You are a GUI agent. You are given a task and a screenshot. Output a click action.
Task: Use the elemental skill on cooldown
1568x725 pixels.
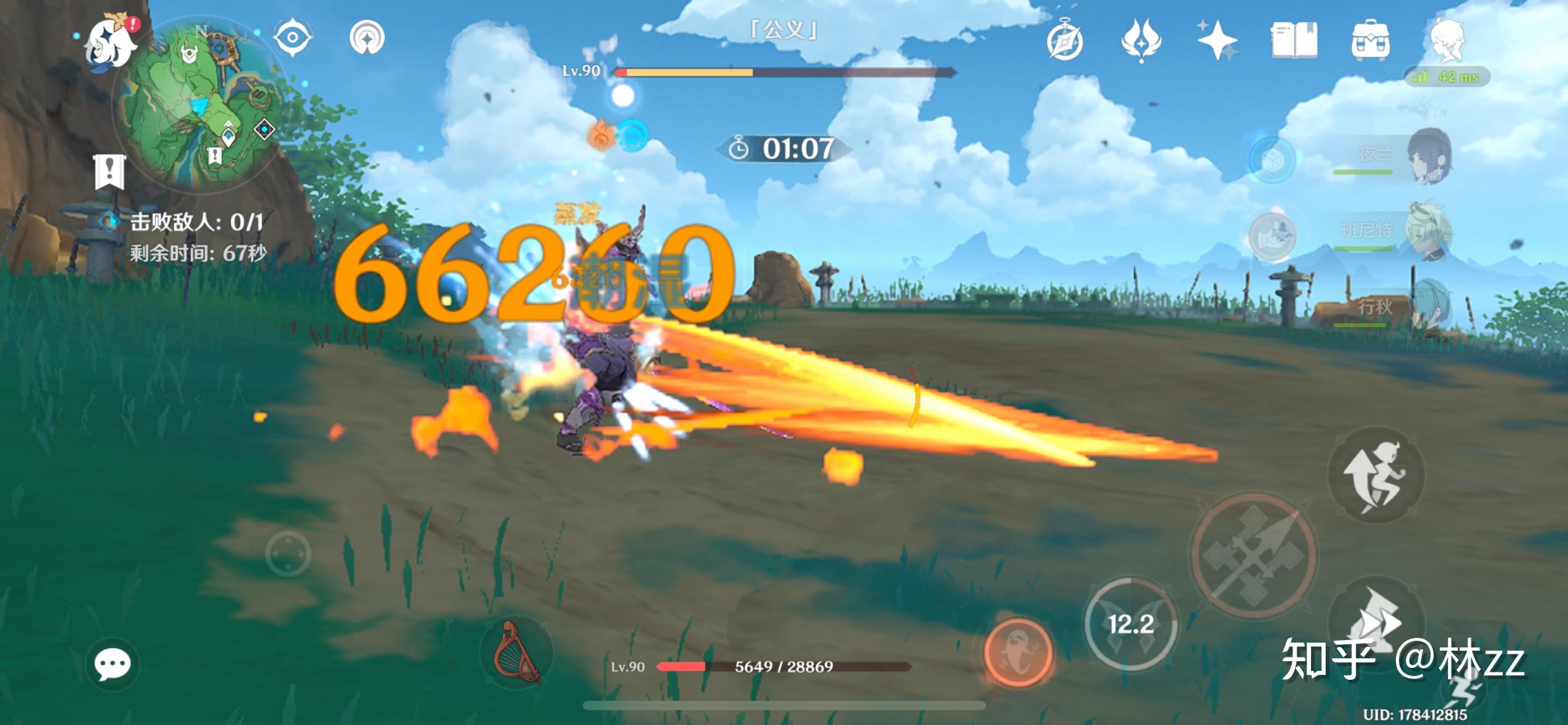tap(1131, 625)
